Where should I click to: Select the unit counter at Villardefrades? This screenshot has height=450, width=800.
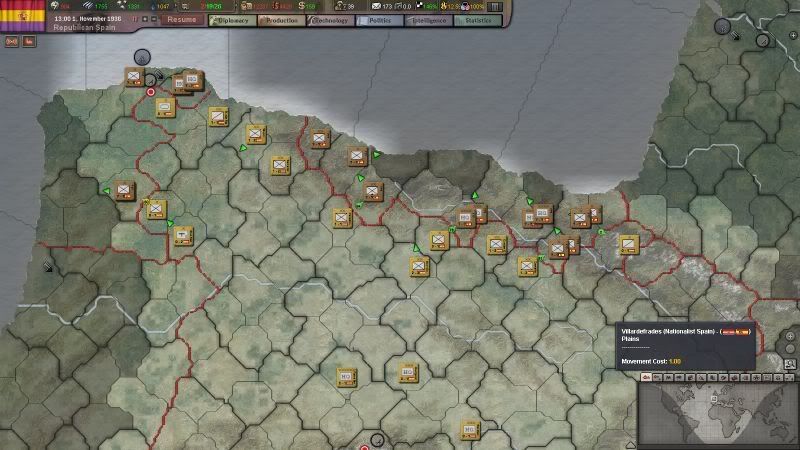pyautogui.click(x=407, y=370)
